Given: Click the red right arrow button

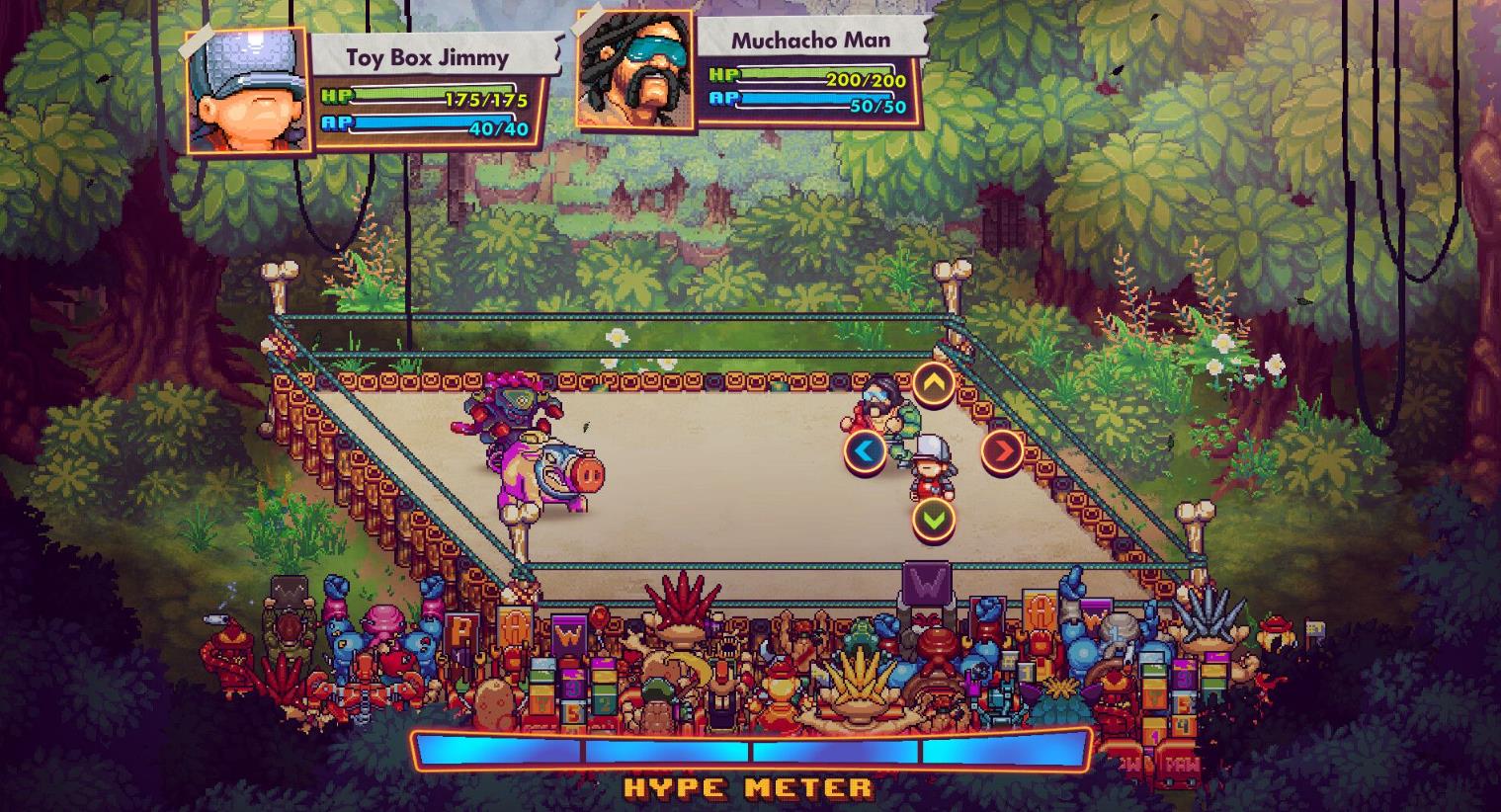Looking at the screenshot, I should click(1002, 450).
